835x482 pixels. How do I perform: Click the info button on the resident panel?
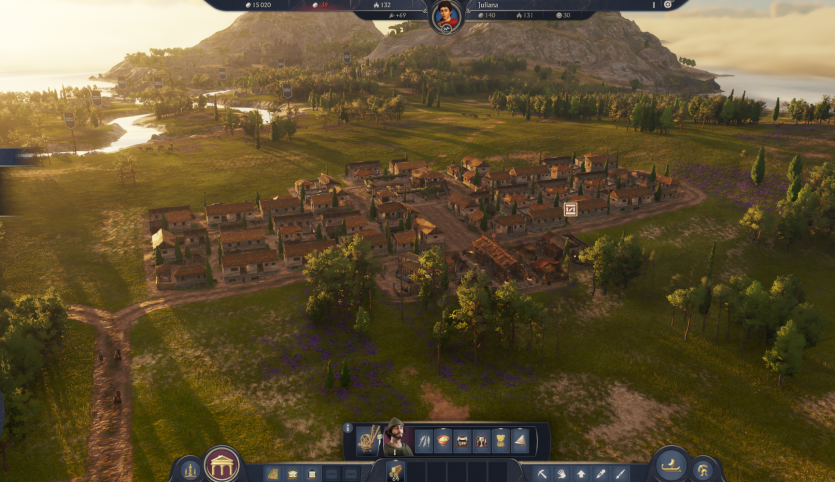click(348, 428)
